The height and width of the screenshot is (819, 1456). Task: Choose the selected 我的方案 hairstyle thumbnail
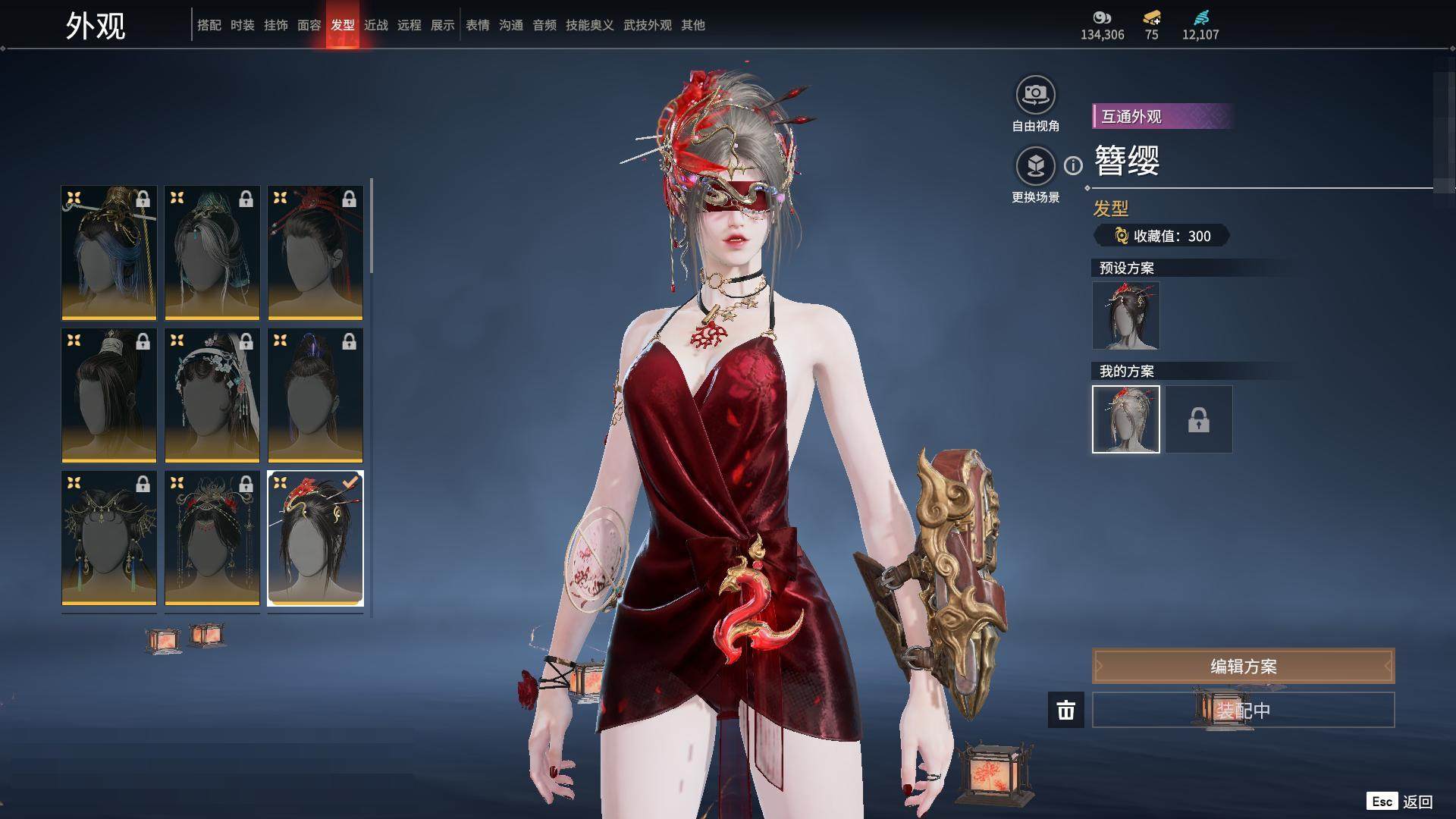tap(1126, 419)
